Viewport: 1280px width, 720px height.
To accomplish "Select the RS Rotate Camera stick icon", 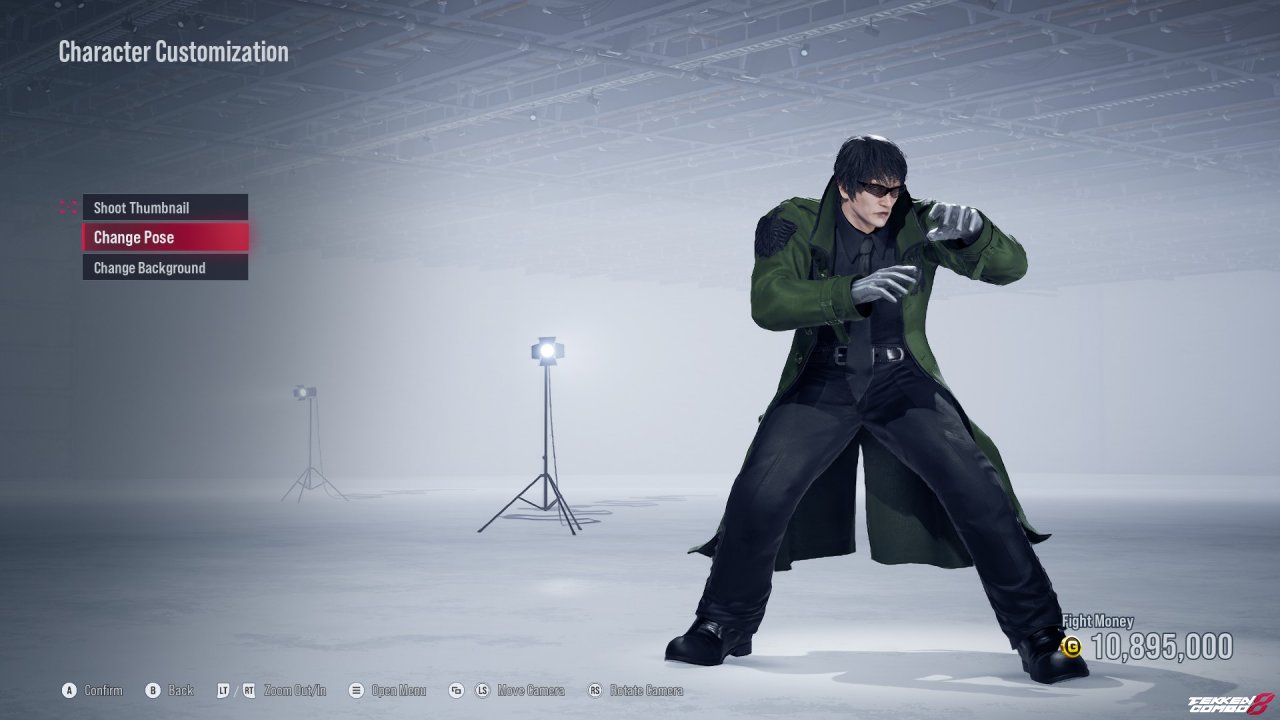I will point(594,690).
